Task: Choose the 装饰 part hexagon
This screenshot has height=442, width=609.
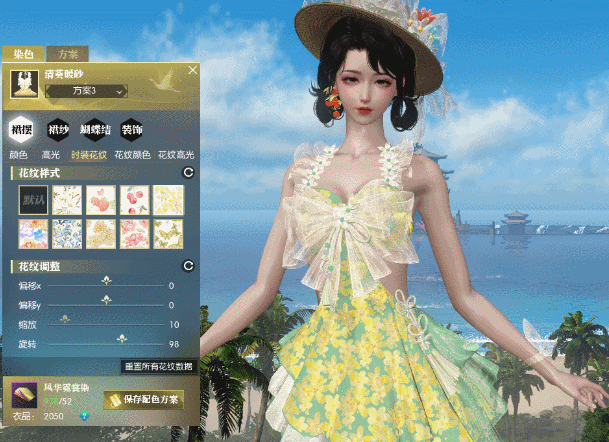Action: (131, 129)
